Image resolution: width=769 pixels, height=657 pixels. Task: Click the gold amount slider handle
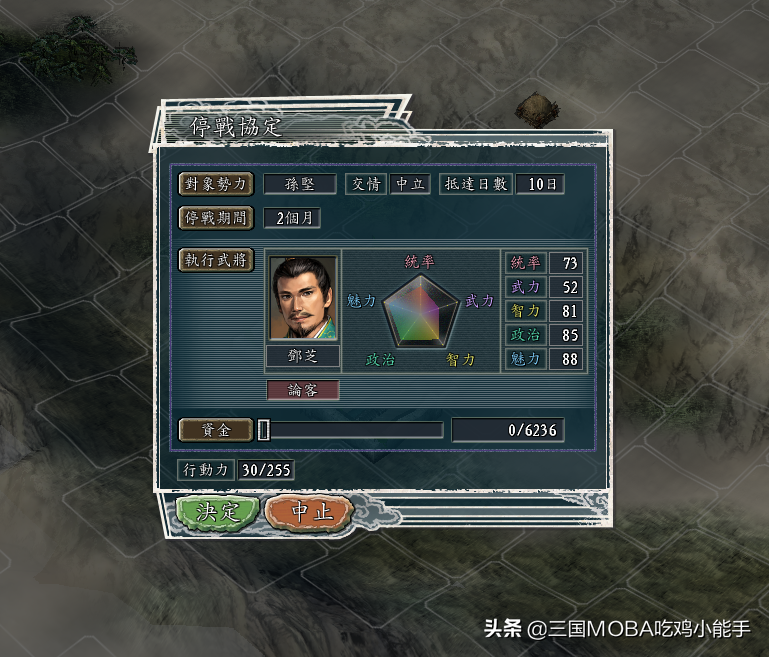(x=264, y=430)
